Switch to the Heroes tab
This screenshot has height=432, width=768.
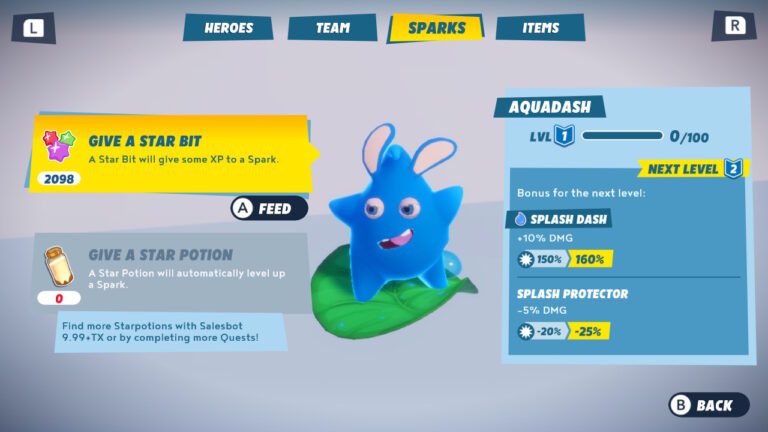[x=229, y=28]
